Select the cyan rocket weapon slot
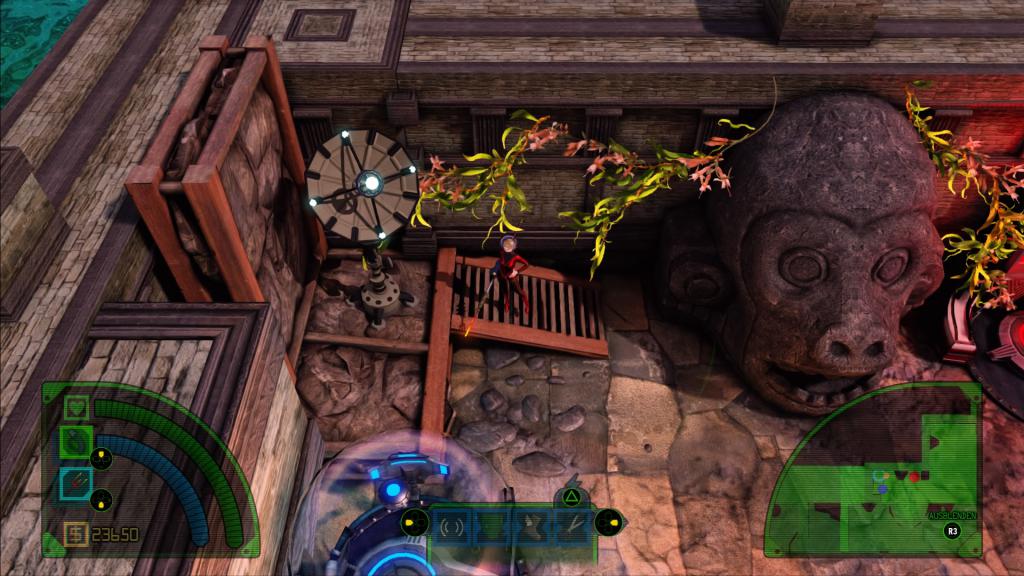Viewport: 1024px width, 576px height. coord(77,484)
